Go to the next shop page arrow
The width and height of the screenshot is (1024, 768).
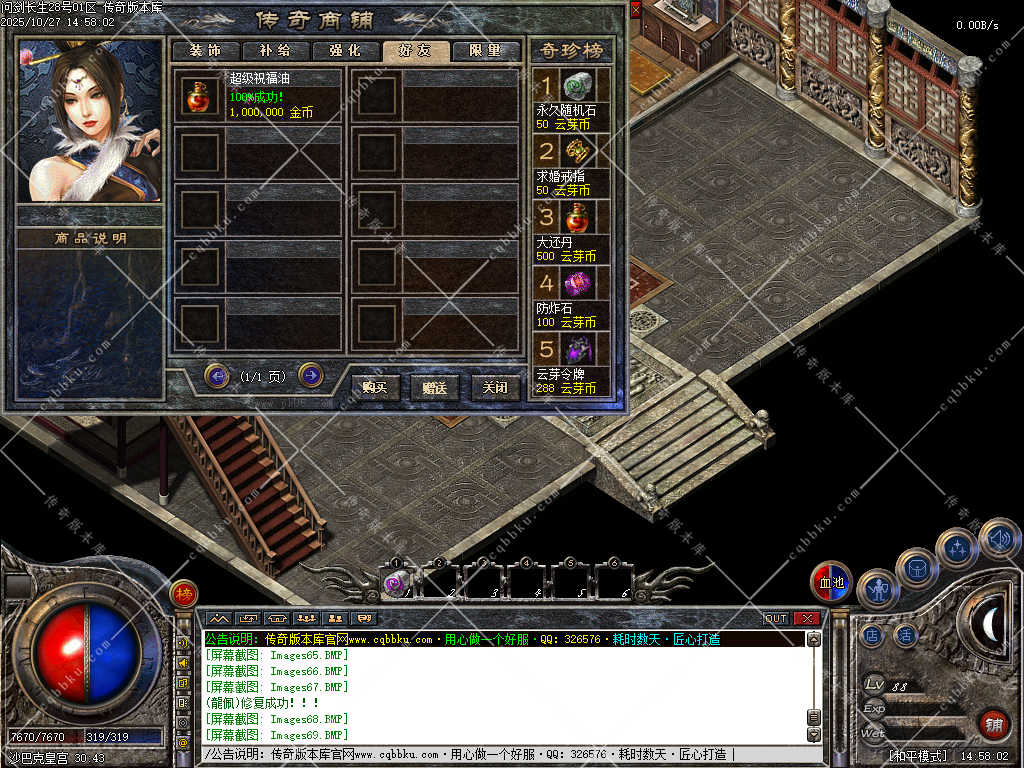pyautogui.click(x=311, y=375)
